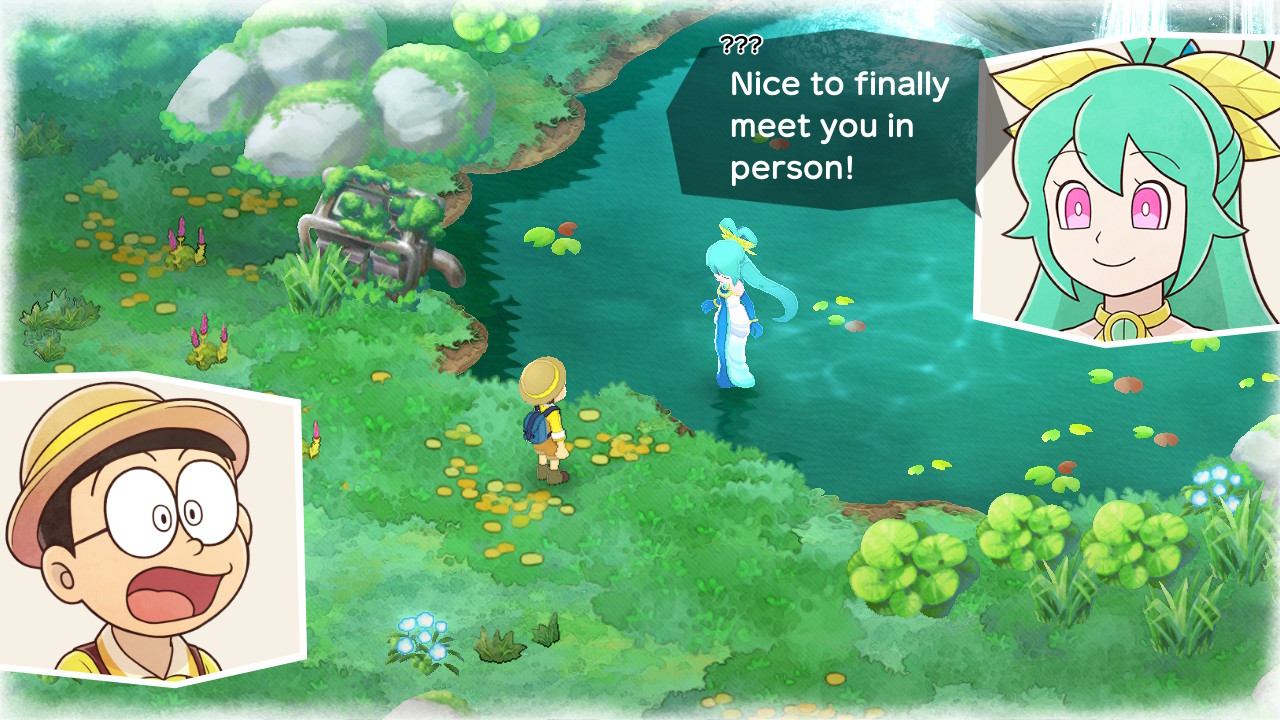This screenshot has width=1280, height=720.
Task: Select the moss-covered machine on shore
Action: pos(375,230)
